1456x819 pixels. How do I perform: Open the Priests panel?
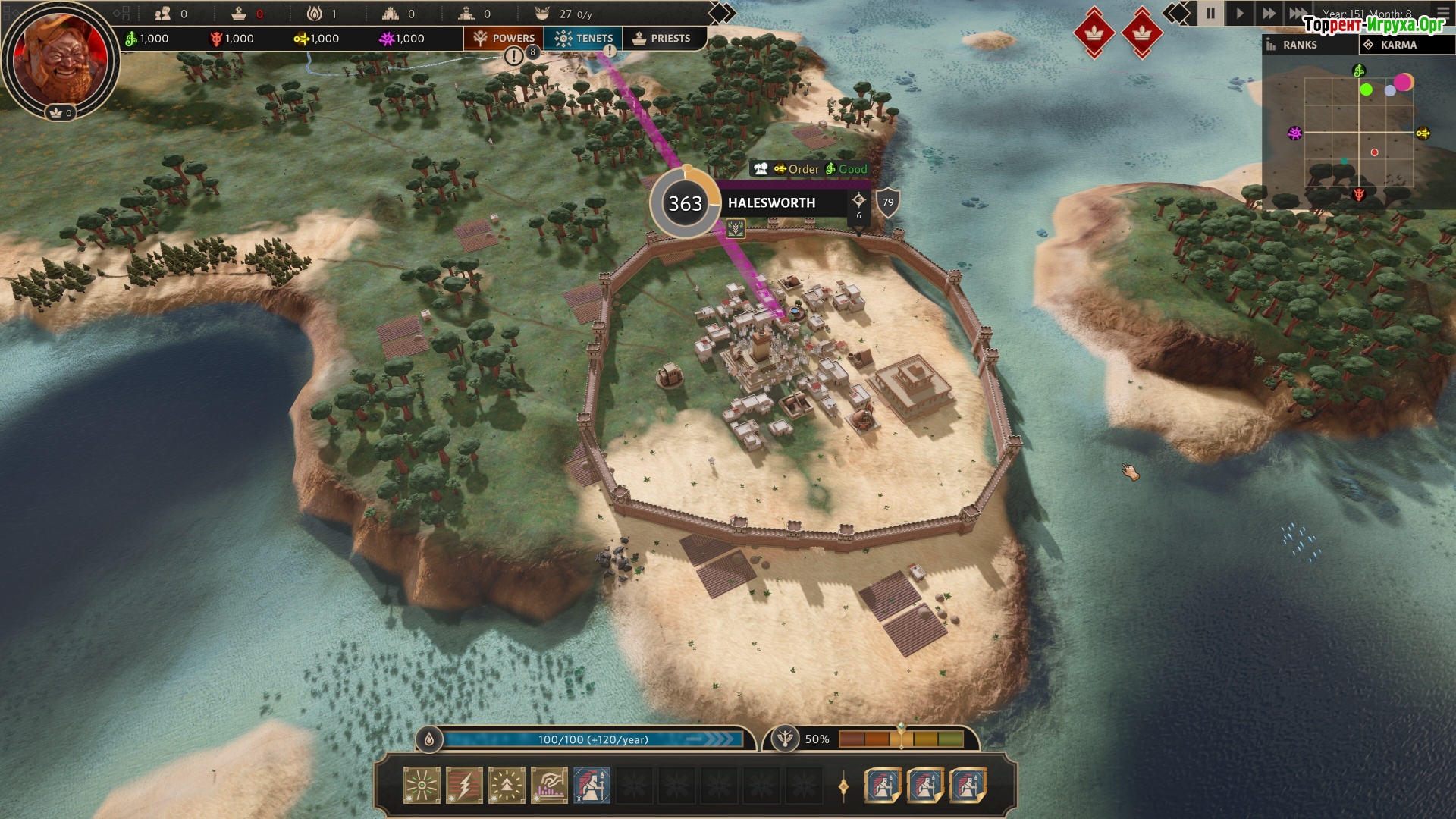661,38
